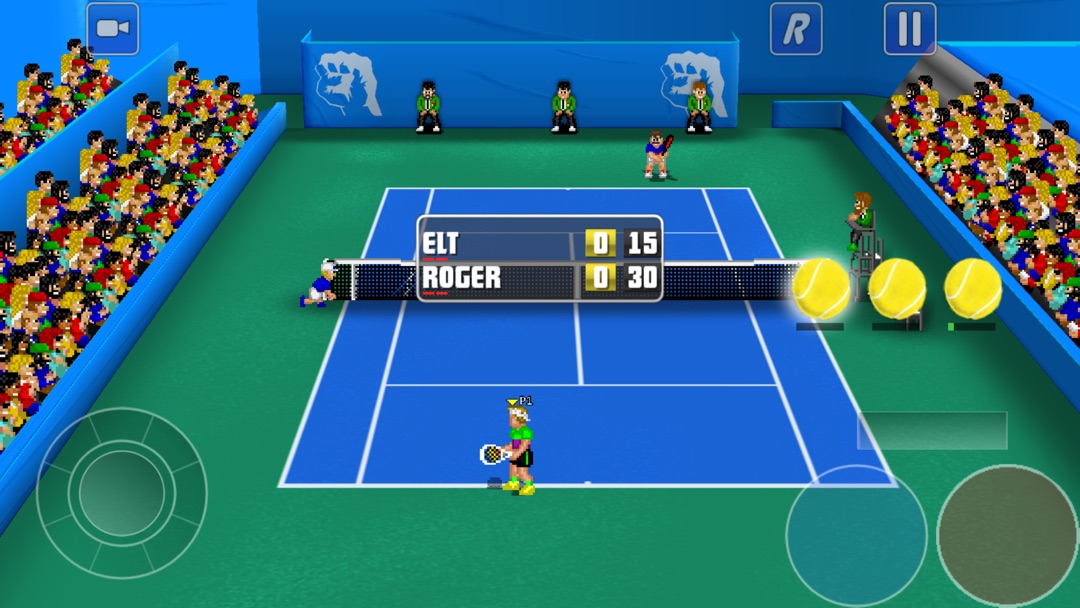Switch the camera view with the camera icon
Image resolution: width=1080 pixels, height=608 pixels.
(x=112, y=29)
